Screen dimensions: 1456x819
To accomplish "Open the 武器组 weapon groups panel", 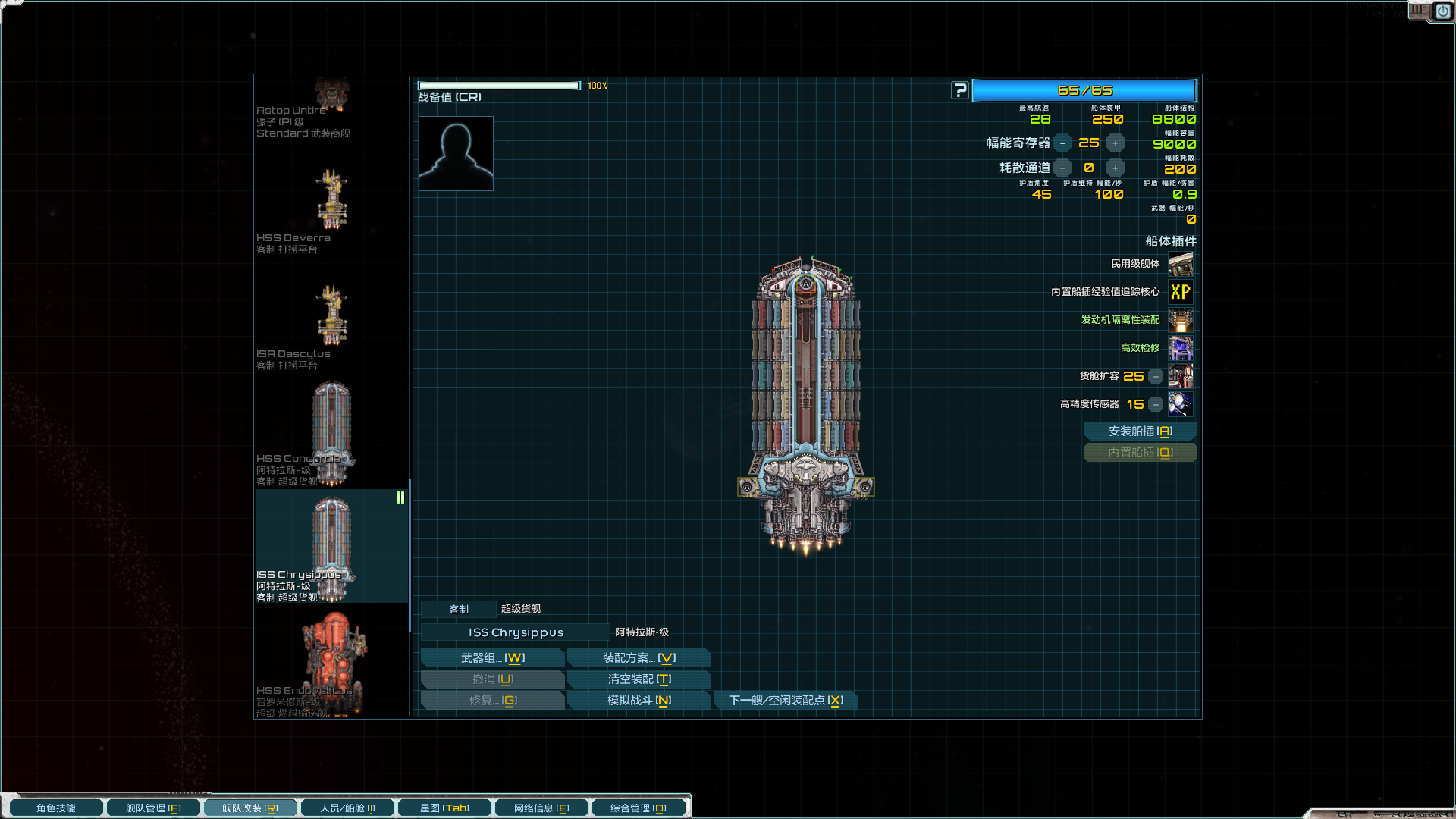I will 492,658.
